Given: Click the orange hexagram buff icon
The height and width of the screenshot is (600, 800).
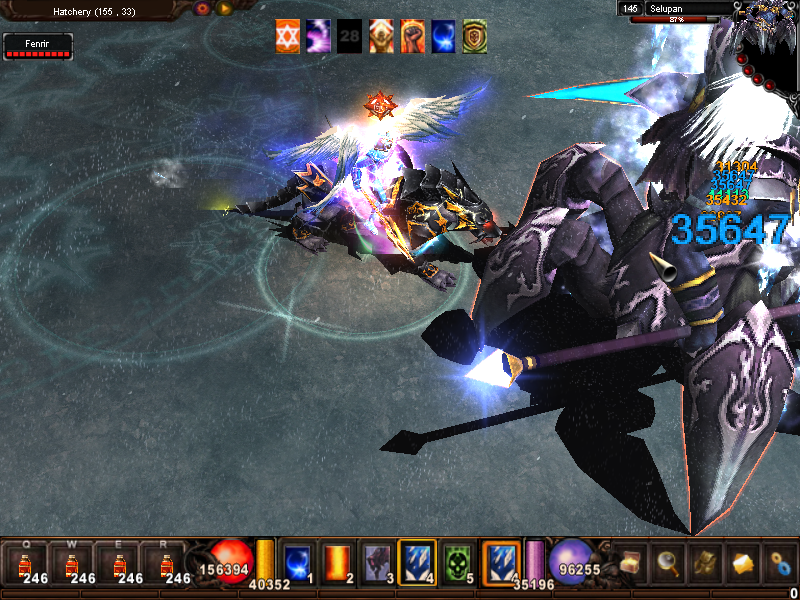Looking at the screenshot, I should [x=288, y=36].
